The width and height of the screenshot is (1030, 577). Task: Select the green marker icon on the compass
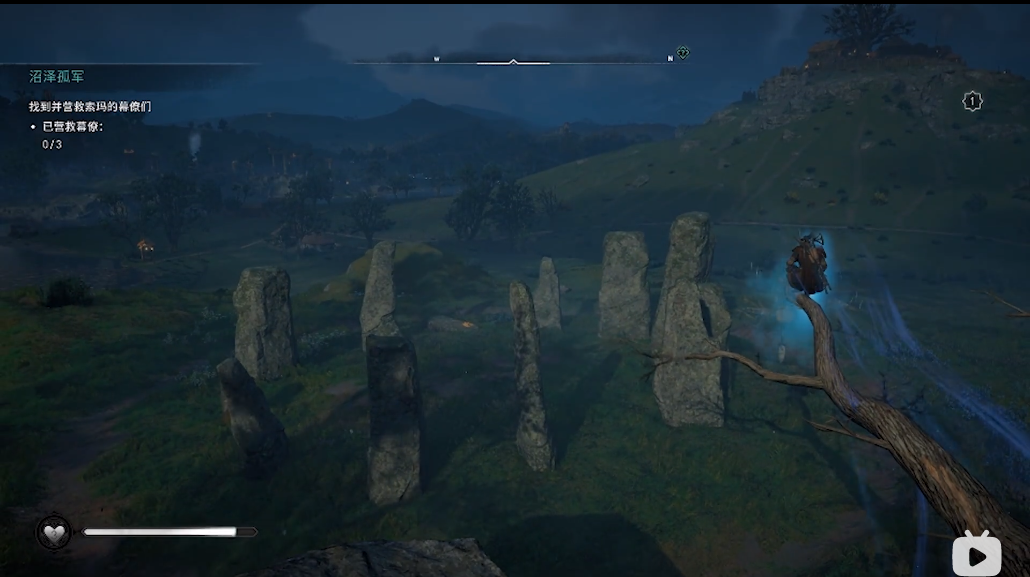tap(682, 53)
